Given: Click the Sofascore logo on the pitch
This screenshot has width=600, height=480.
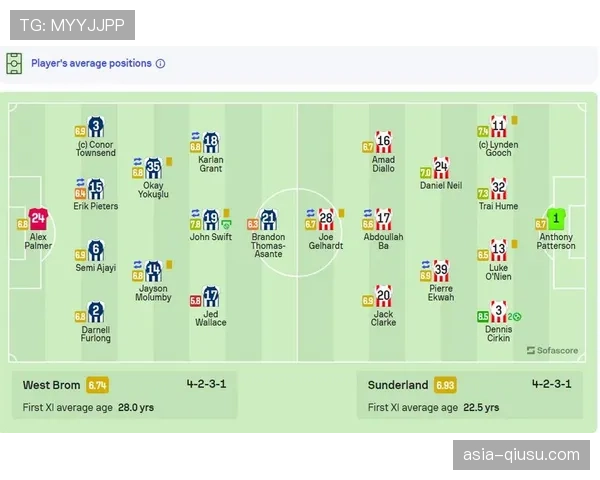Looking at the screenshot, I should coord(552,351).
